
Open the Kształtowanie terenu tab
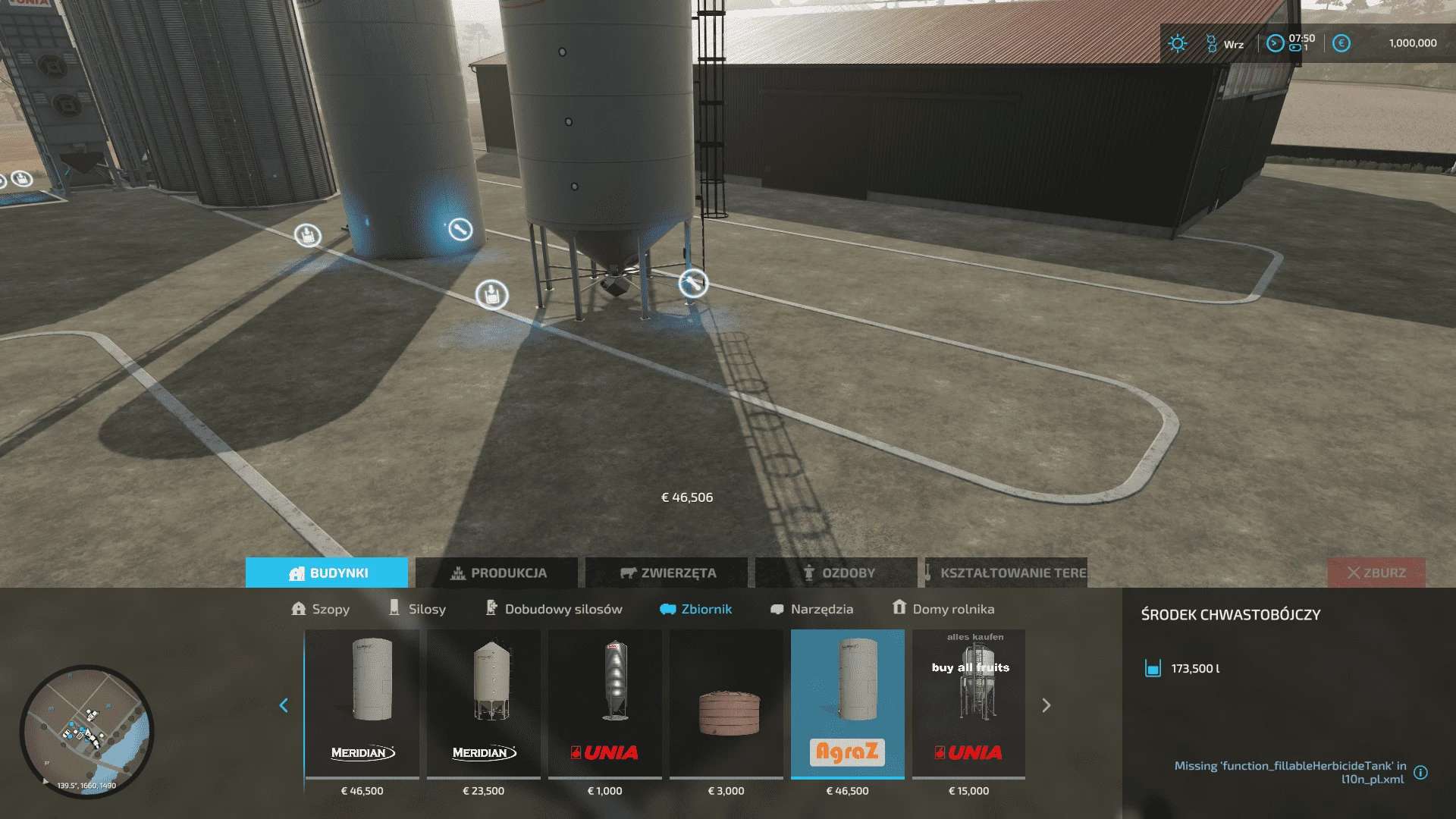1006,573
